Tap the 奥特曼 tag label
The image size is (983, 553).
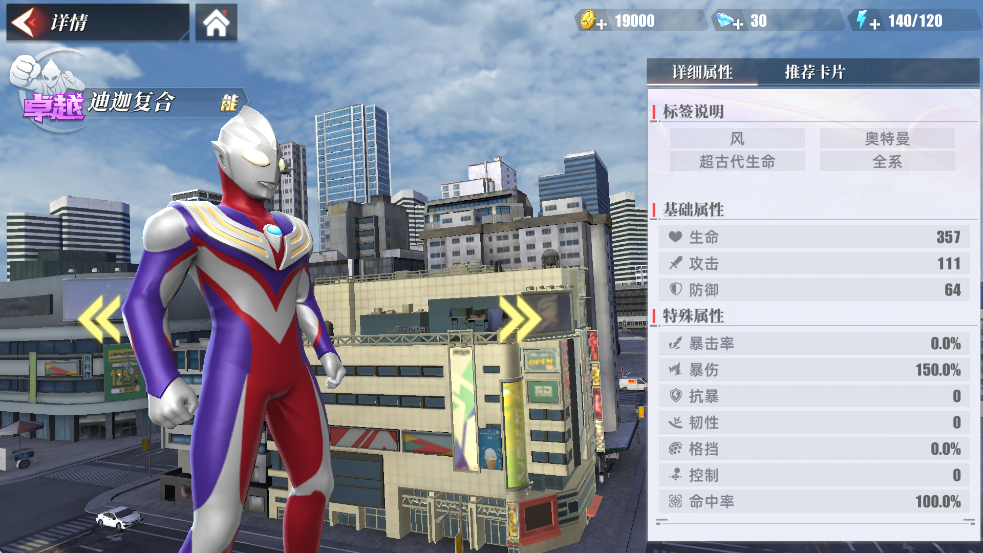click(x=887, y=139)
